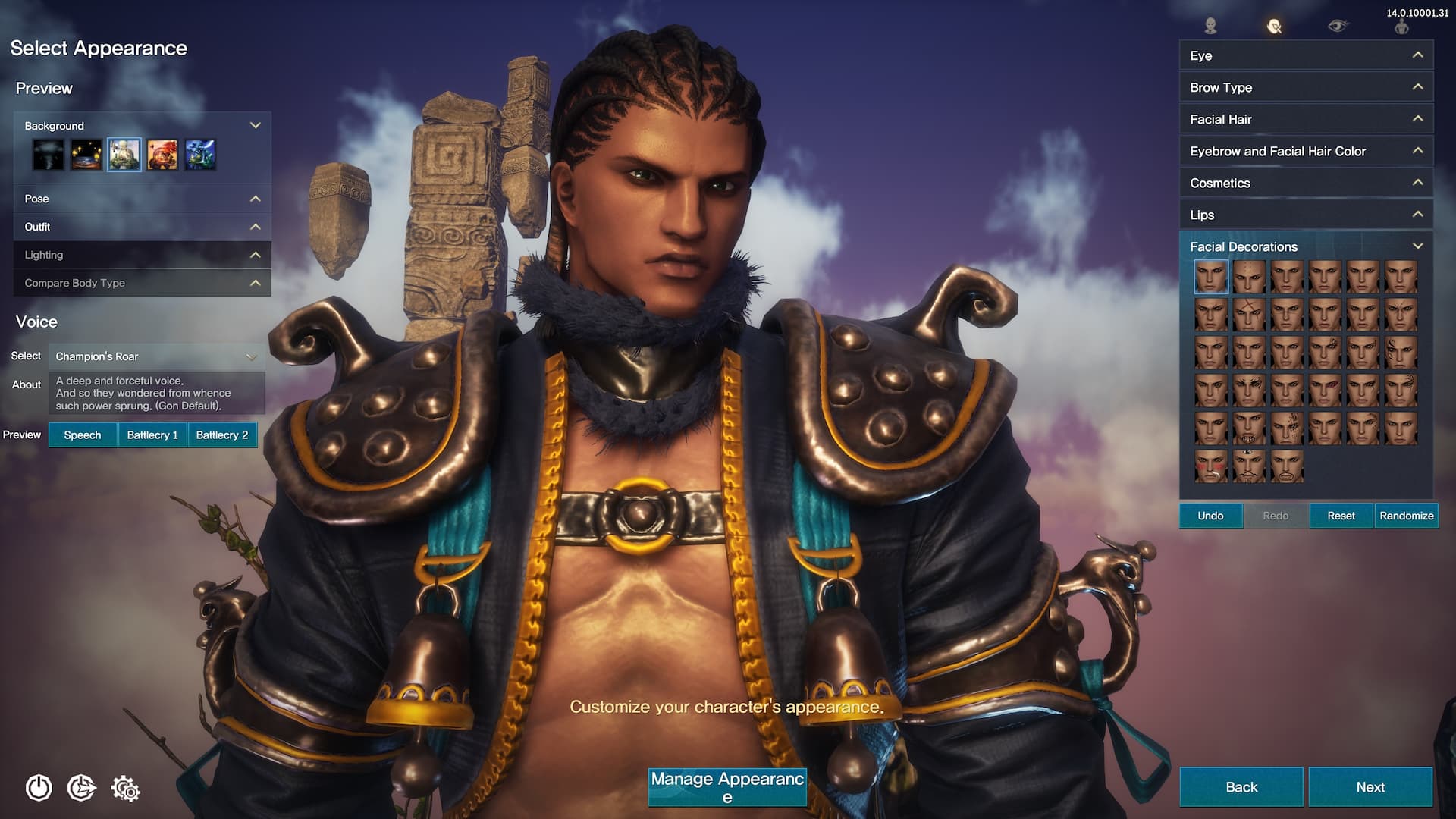Click the eye customization icon

pyautogui.click(x=1338, y=25)
